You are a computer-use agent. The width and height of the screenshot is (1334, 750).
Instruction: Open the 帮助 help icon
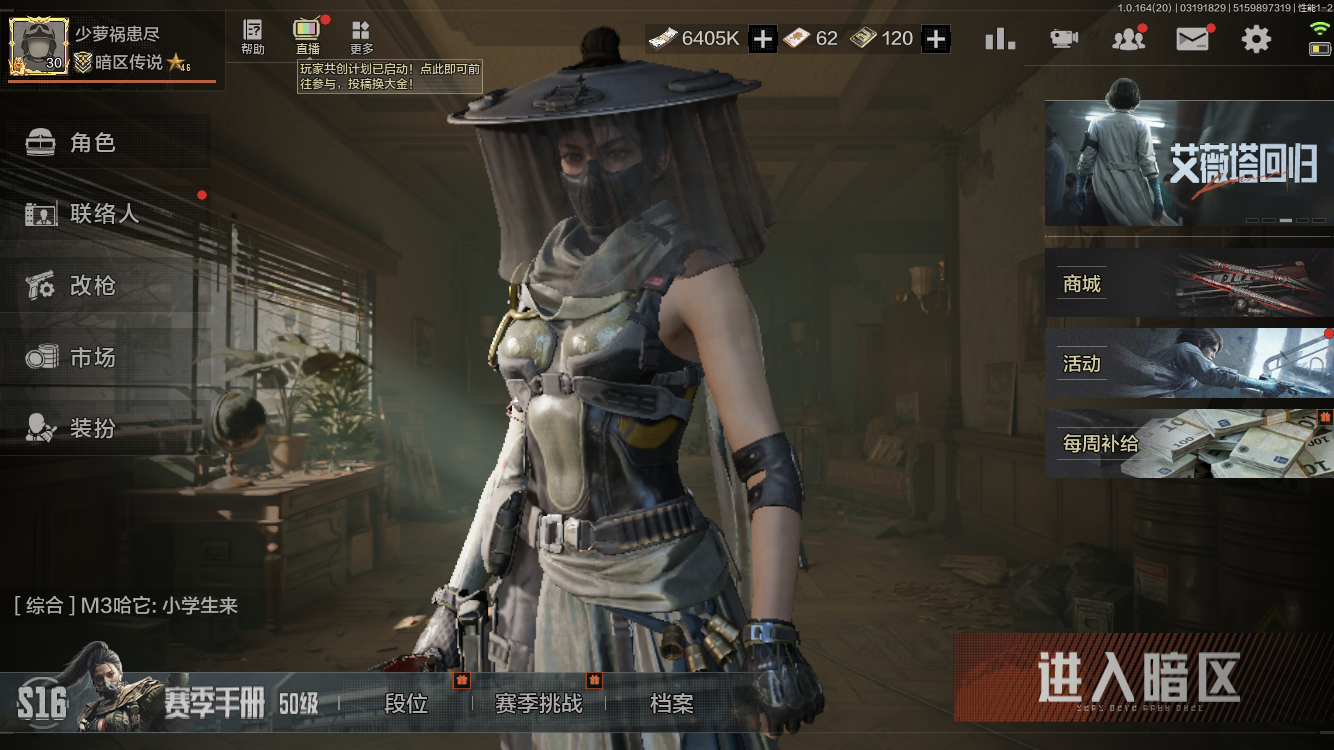pyautogui.click(x=253, y=37)
